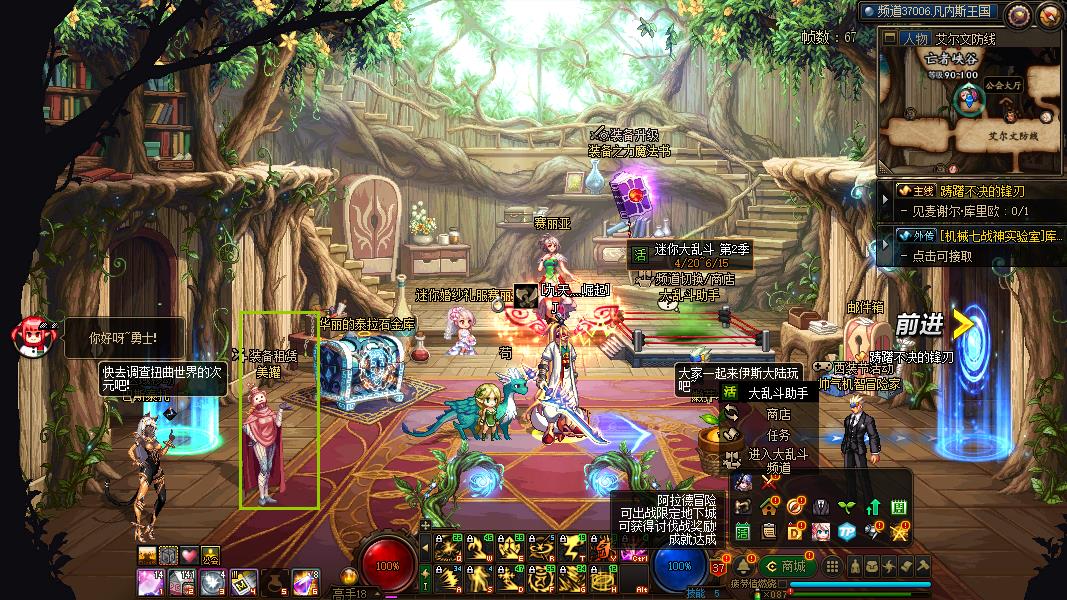Click the red compass icon at top right

pyautogui.click(x=1048, y=14)
